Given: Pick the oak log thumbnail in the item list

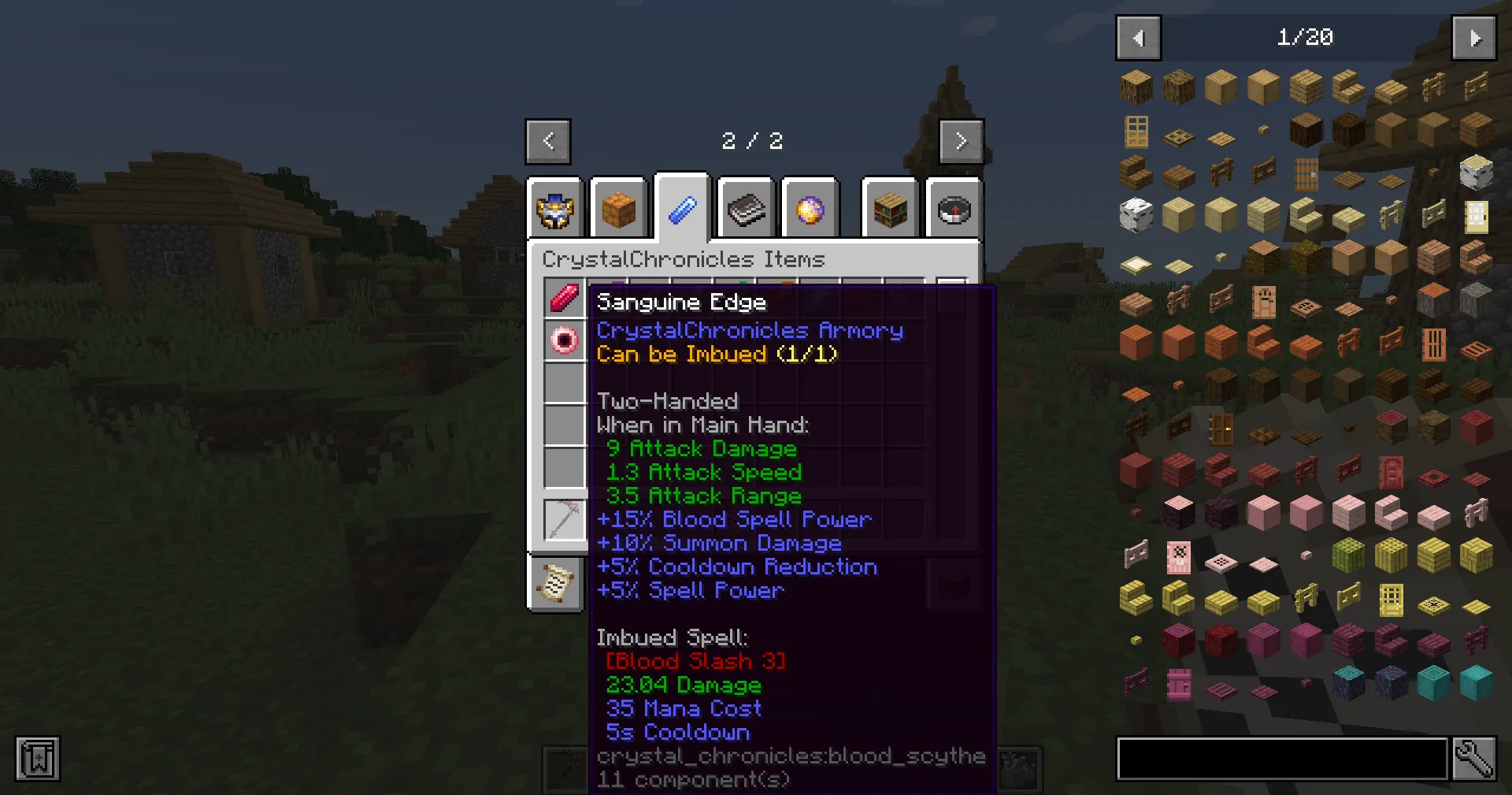Looking at the screenshot, I should coord(1136,87).
